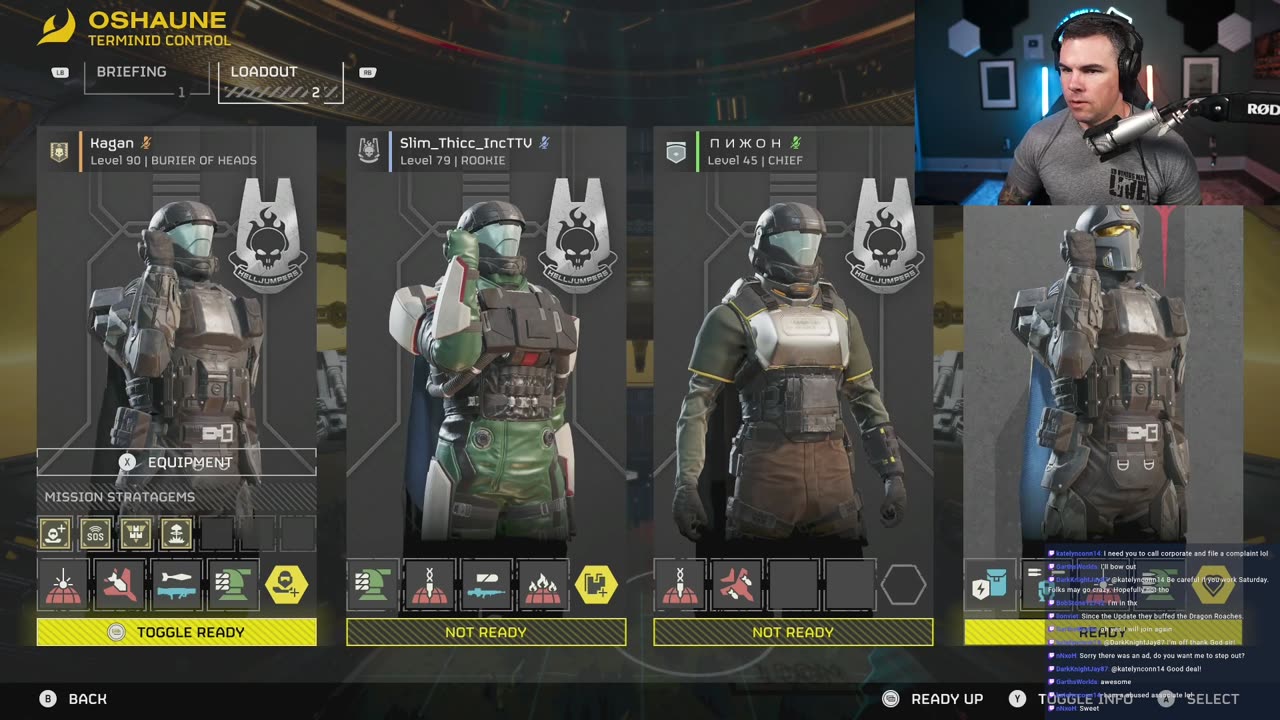Select the Reinforce mission stratagem icon
Image resolution: width=1280 pixels, height=720 pixels.
pos(55,534)
